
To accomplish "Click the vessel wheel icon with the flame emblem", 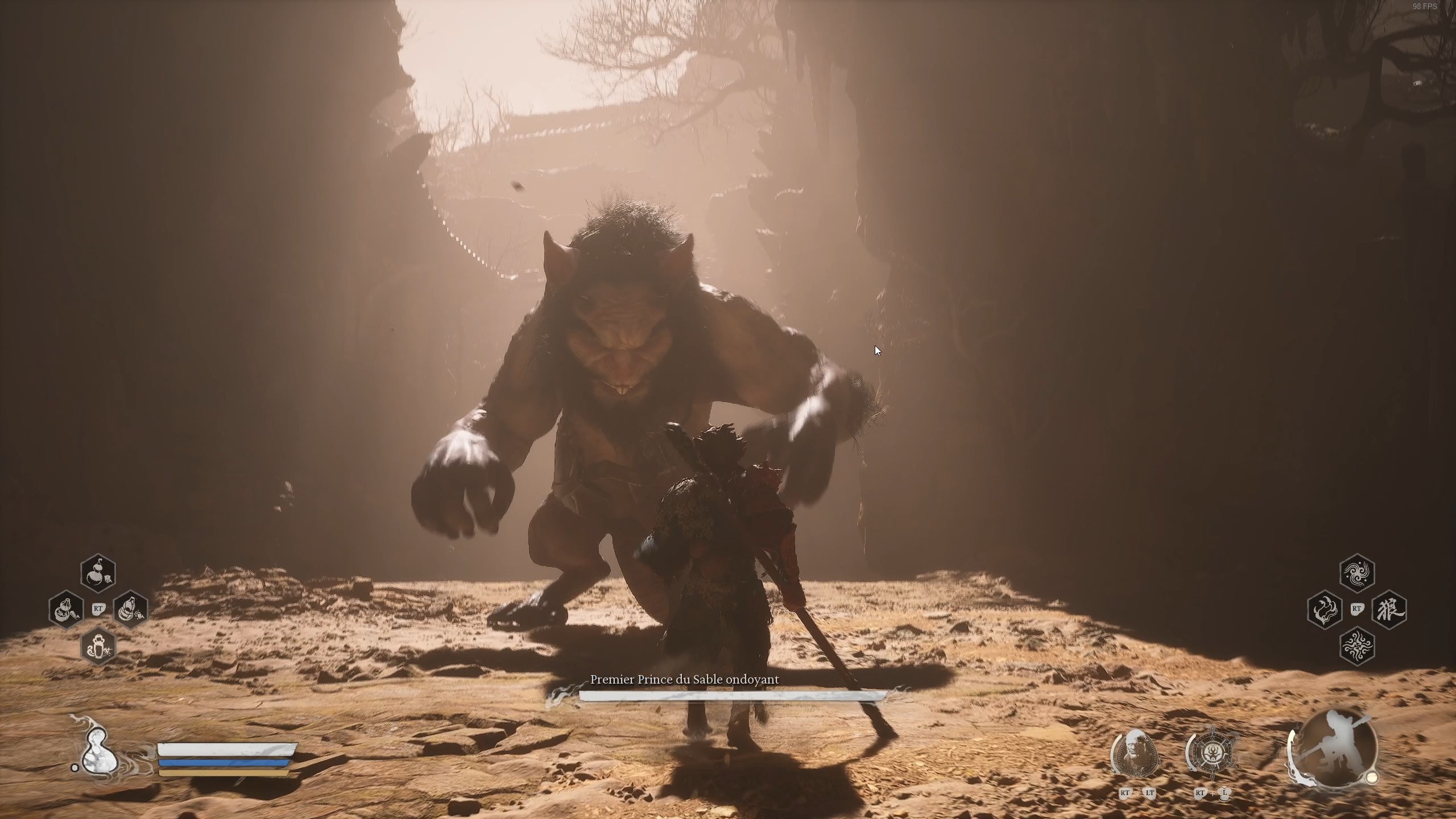I will 1213,754.
